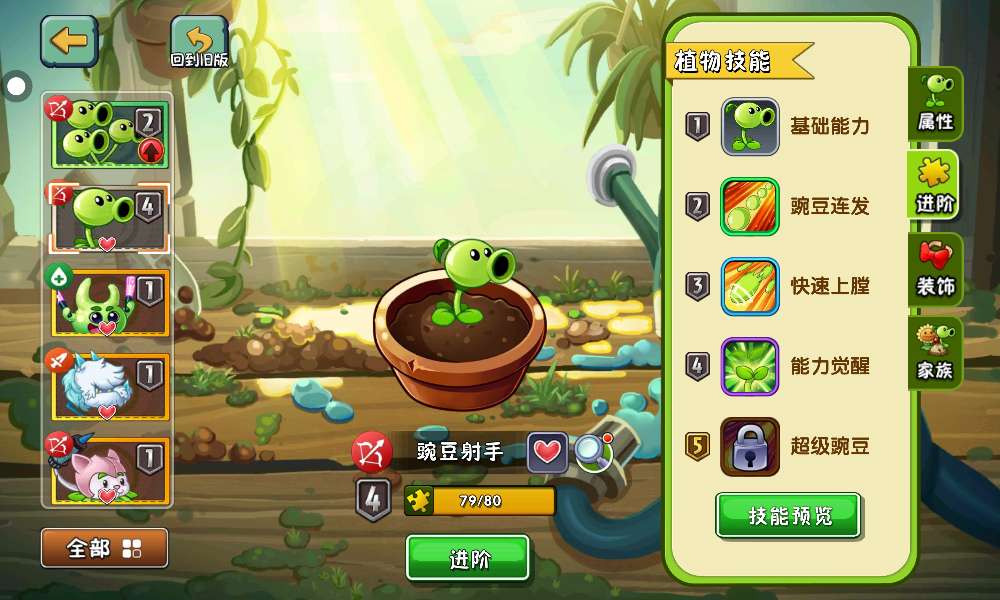Screen dimensions: 1000x600
Task: Inspect the 能力觉醒 awakening skill
Action: click(x=750, y=367)
